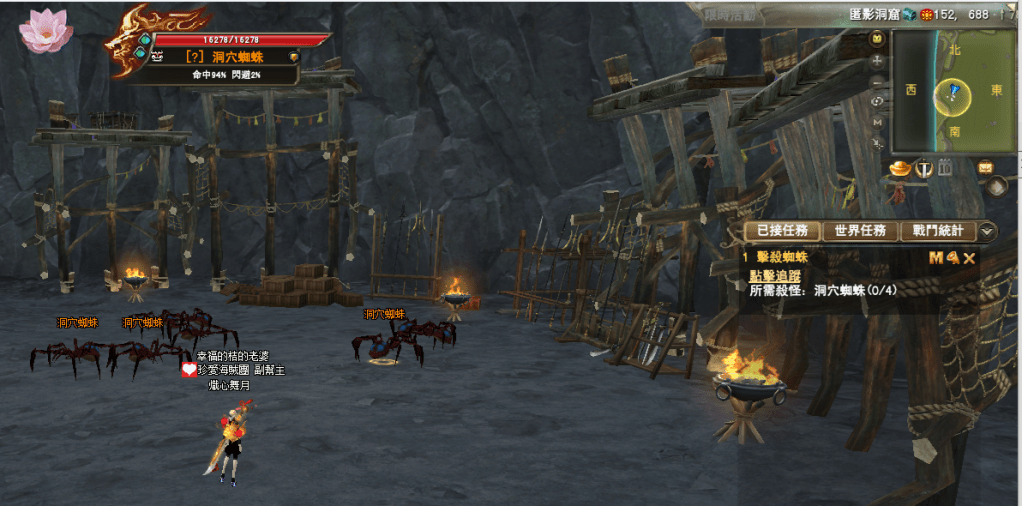Viewport: 1022px width, 506px height.
Task: Collapse the quest tracker with the arrow button
Action: pos(988,231)
